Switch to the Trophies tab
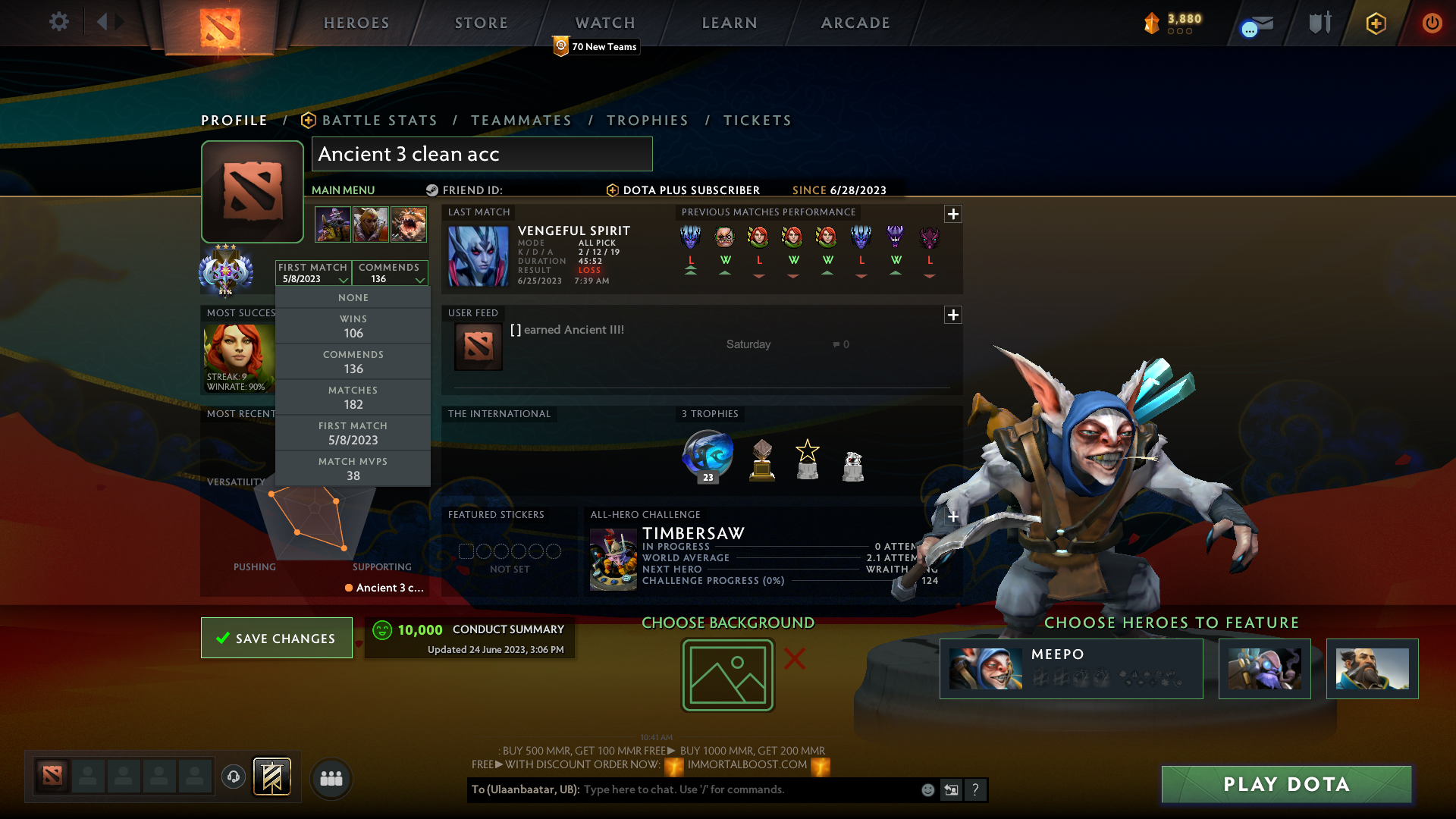 pyautogui.click(x=647, y=121)
